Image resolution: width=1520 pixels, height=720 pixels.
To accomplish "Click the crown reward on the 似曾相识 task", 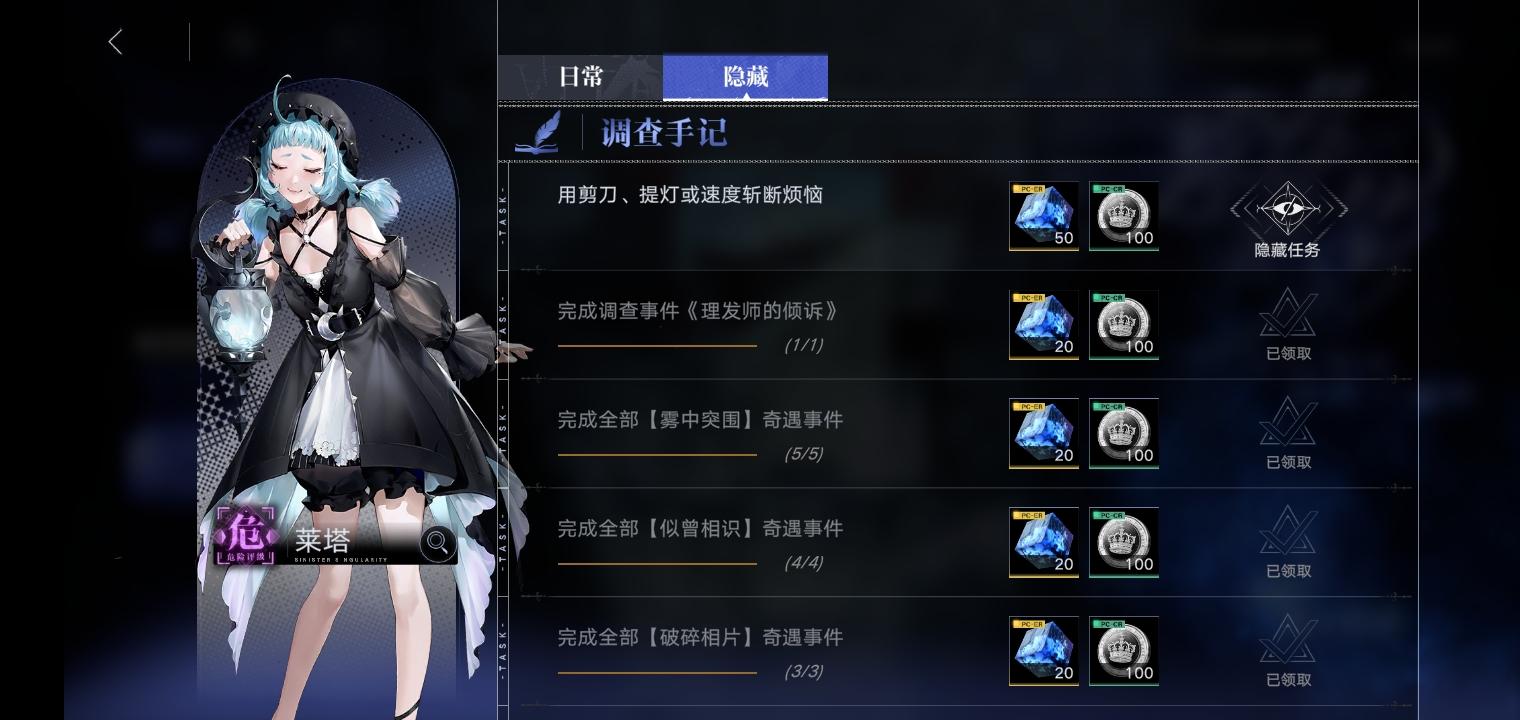I will pyautogui.click(x=1124, y=543).
